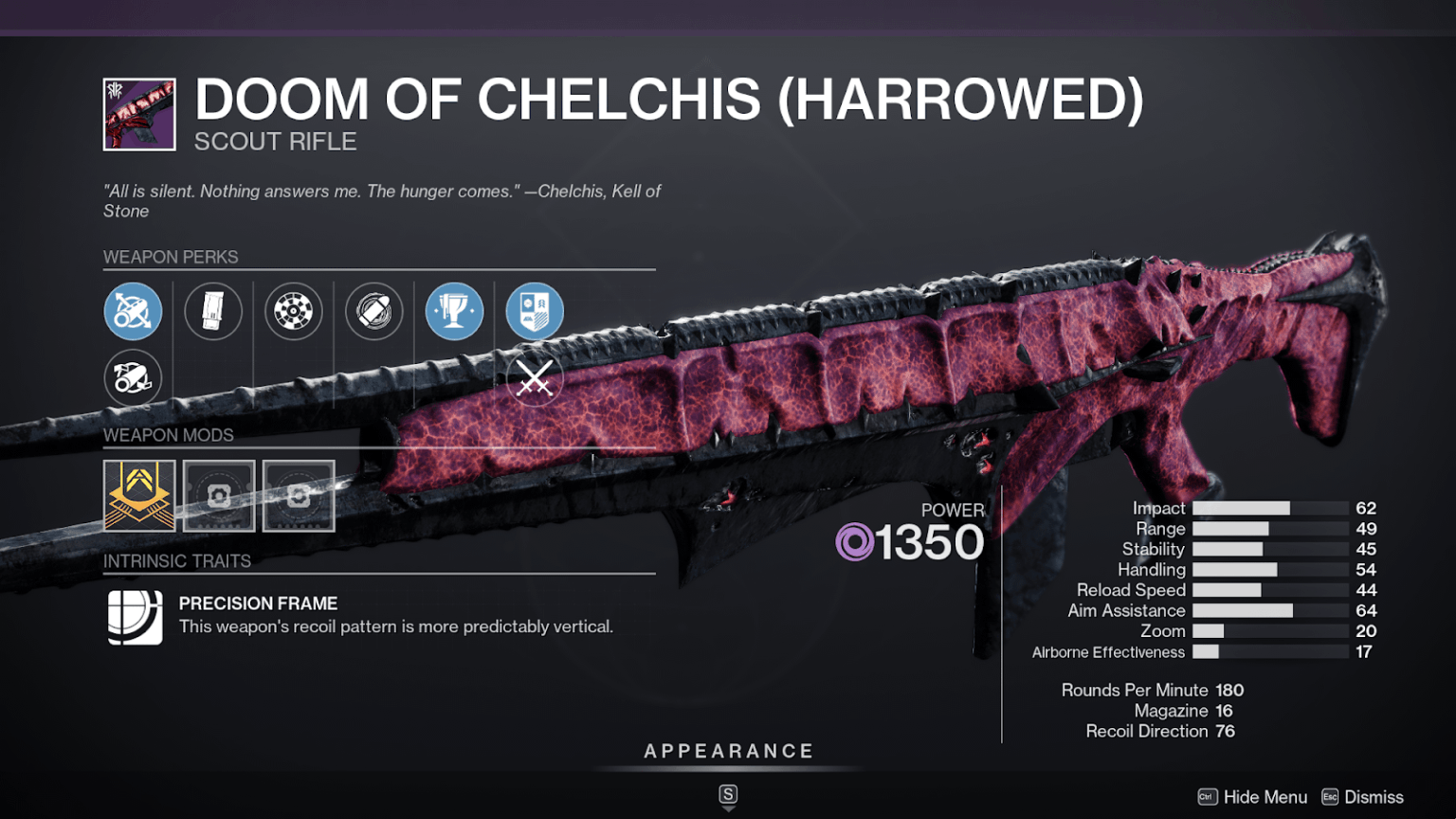Open the Hide Menu option
The height and width of the screenshot is (819, 1456).
point(1265,797)
